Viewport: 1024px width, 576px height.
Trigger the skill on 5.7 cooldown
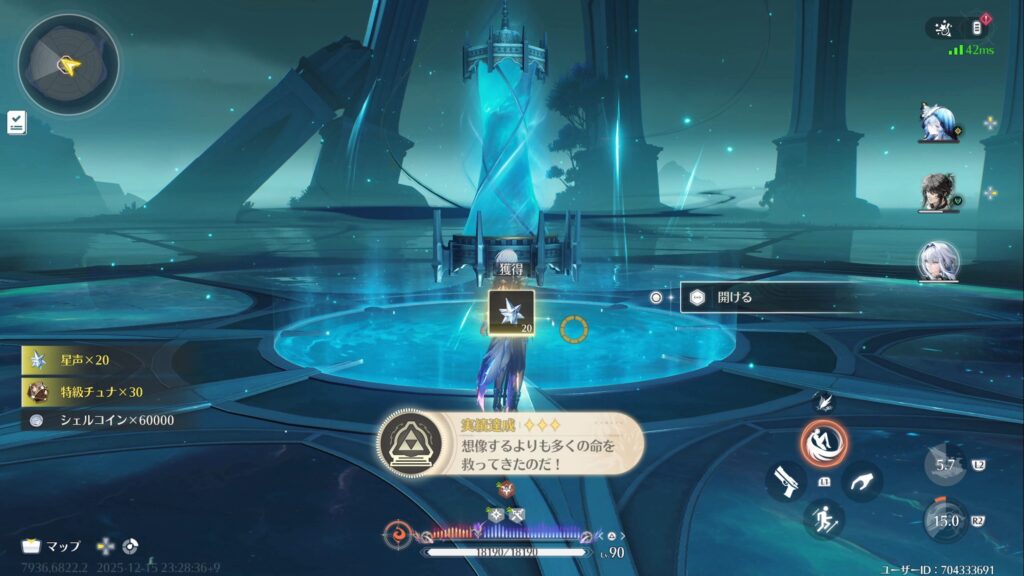pyautogui.click(x=945, y=465)
